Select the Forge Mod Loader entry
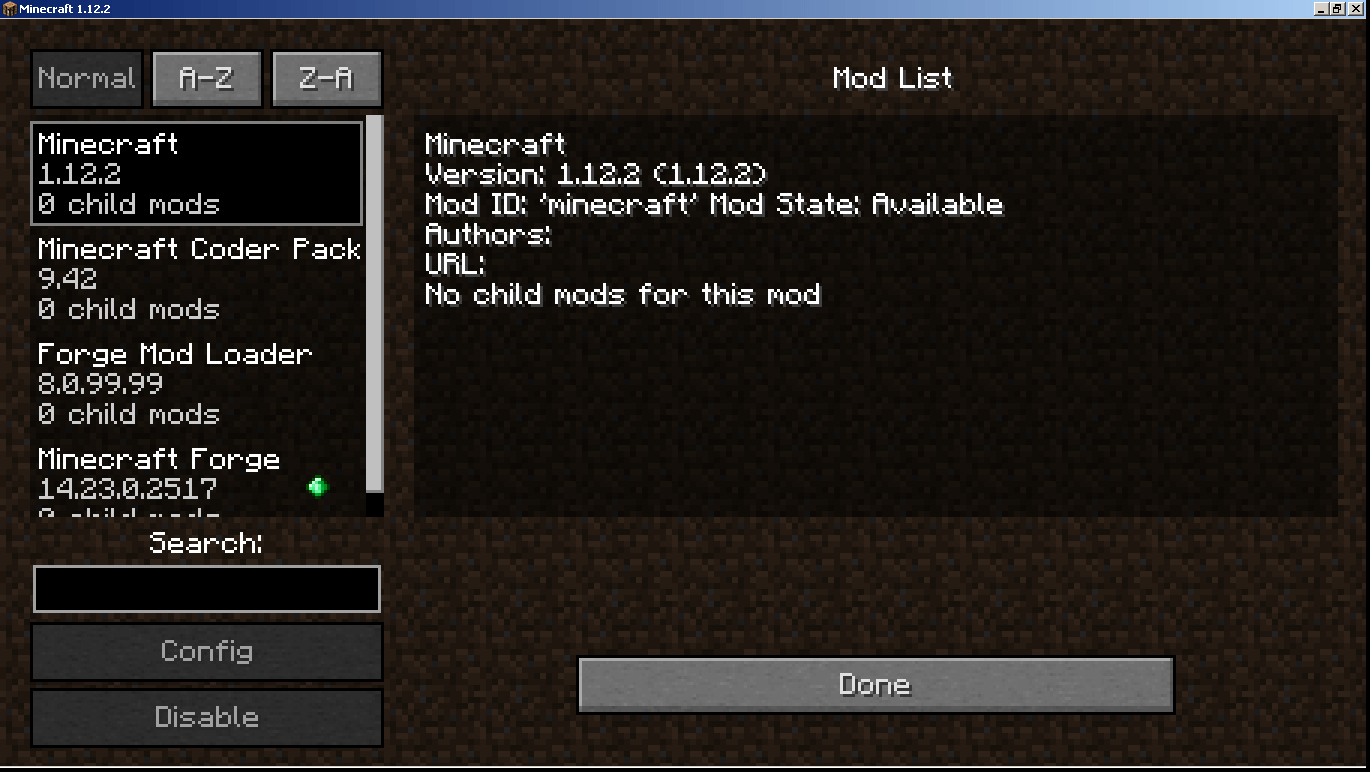This screenshot has height=772, width=1370. pos(196,383)
